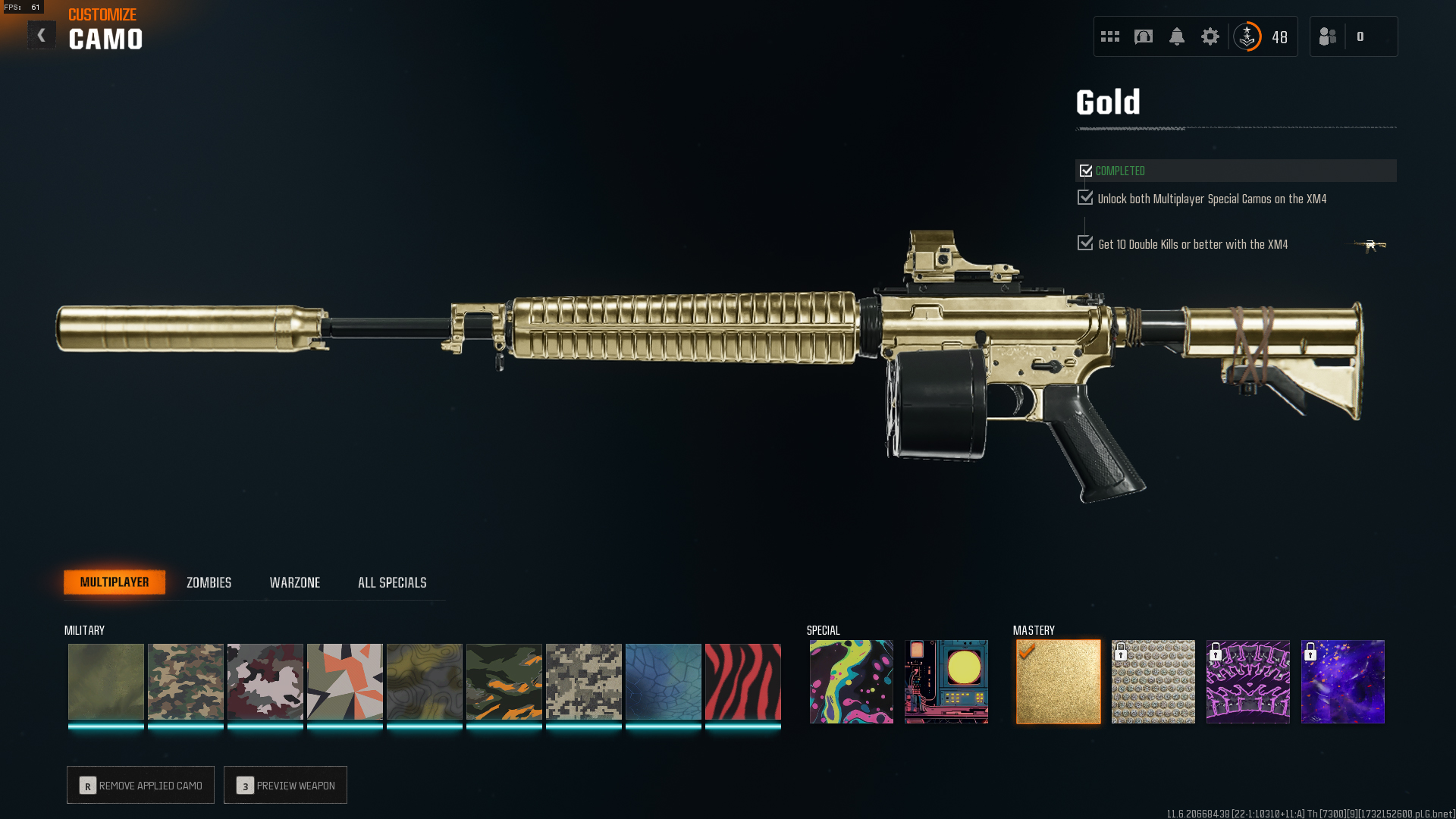Viewport: 1456px width, 819px height.
Task: Click the Completed checkbox
Action: point(1086,170)
